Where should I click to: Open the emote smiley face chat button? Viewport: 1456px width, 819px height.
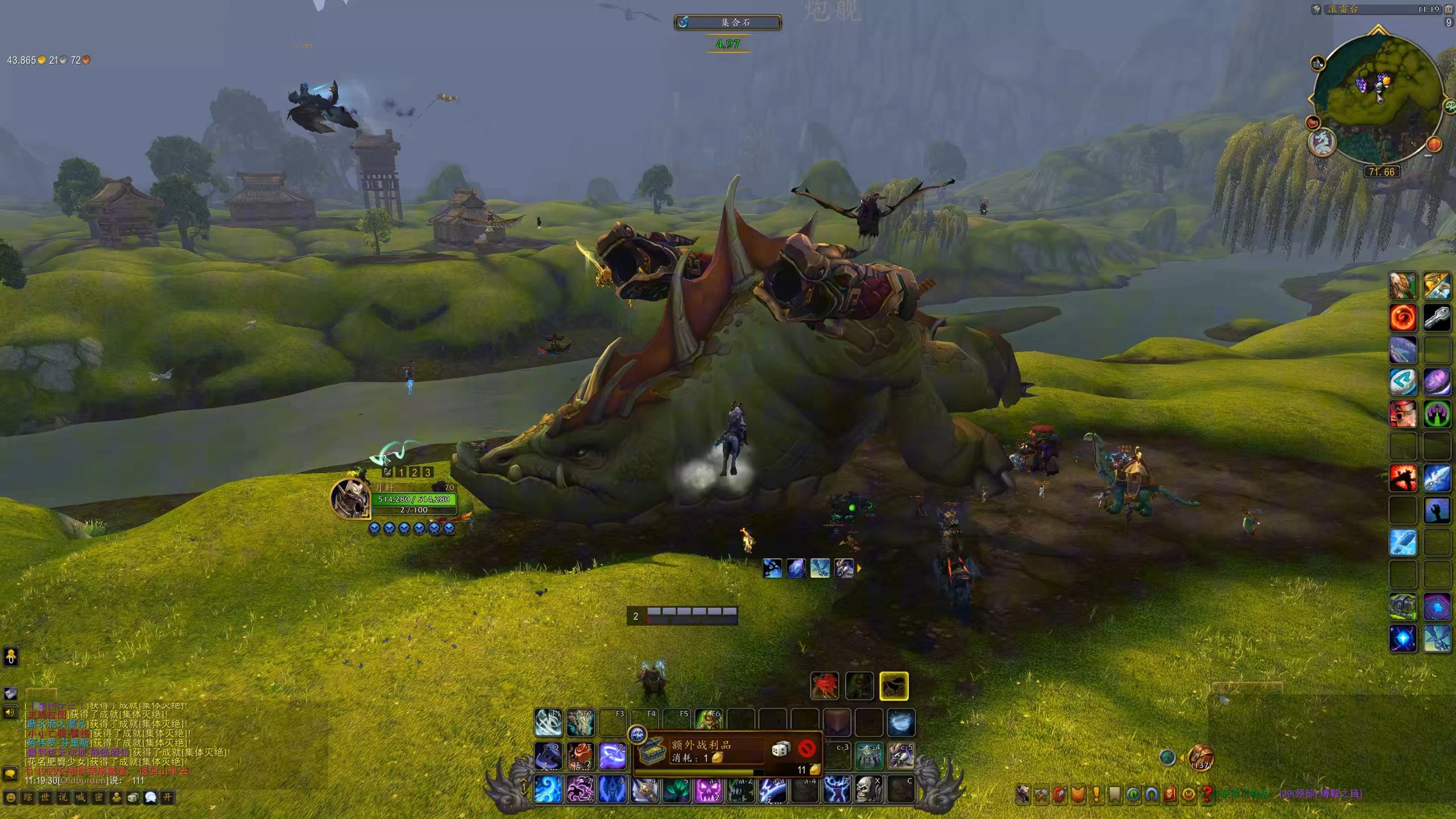tap(10, 797)
